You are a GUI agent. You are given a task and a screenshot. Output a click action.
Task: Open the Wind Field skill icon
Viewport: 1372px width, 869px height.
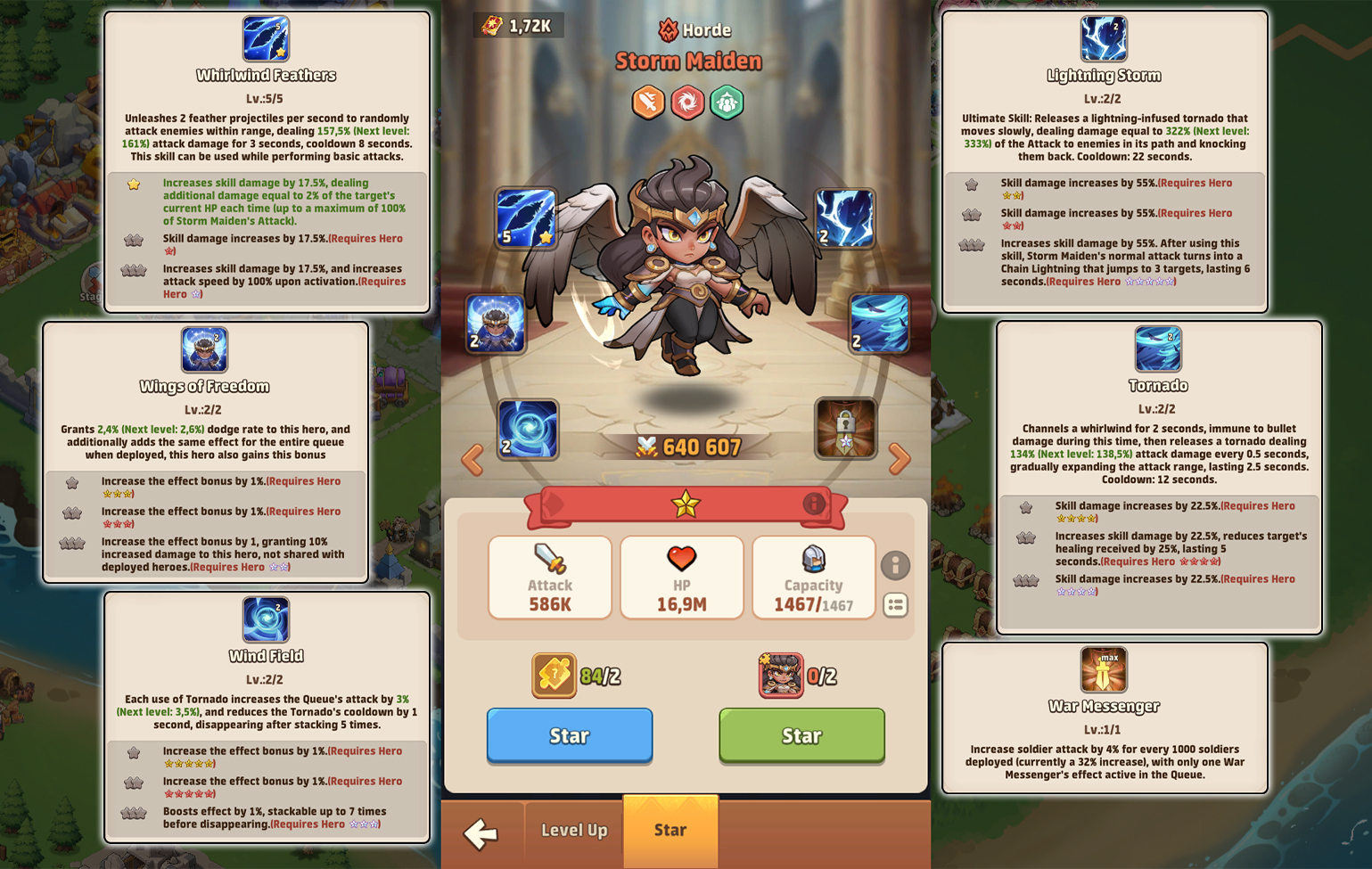(528, 429)
